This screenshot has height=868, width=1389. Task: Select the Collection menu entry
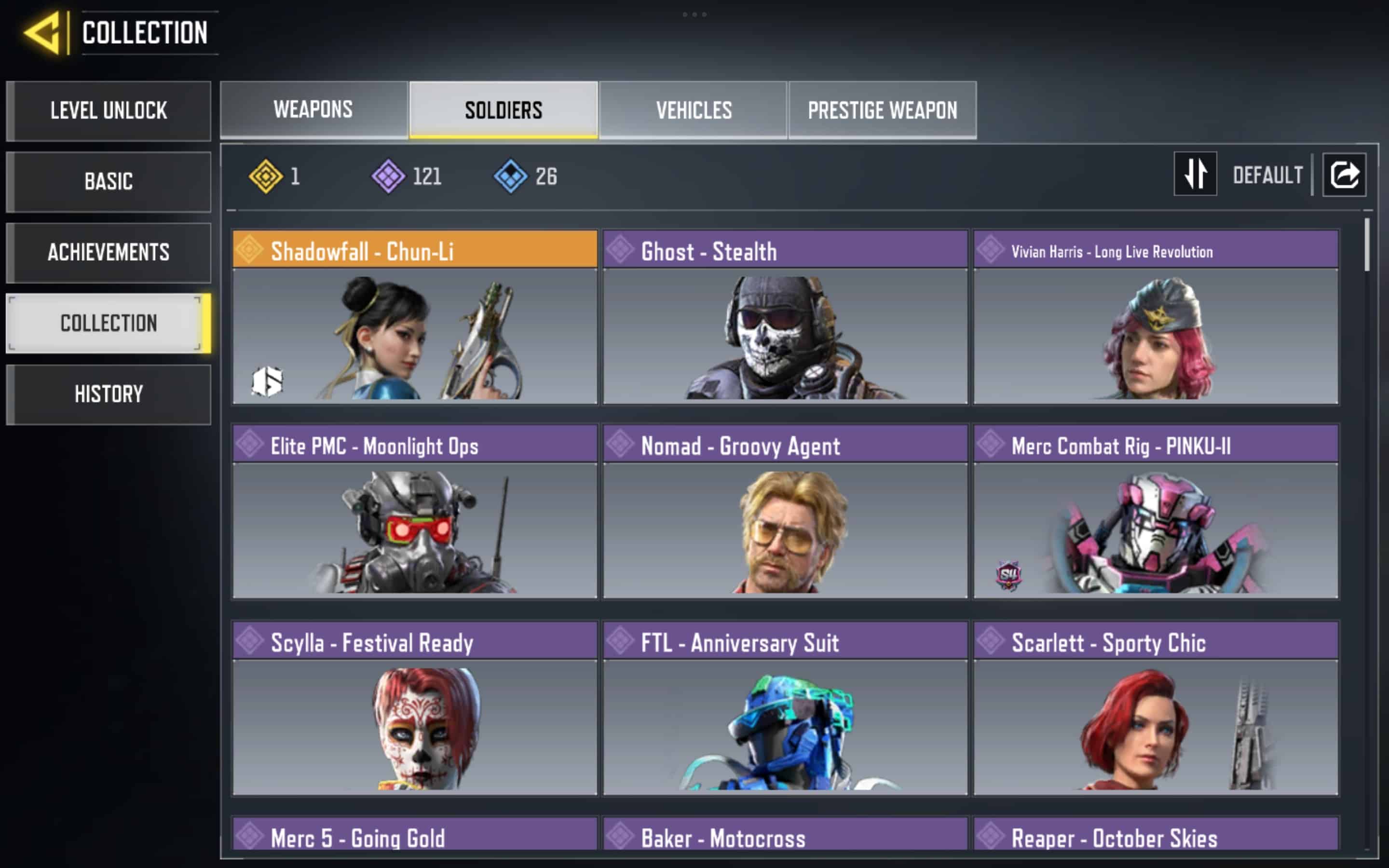tap(109, 323)
